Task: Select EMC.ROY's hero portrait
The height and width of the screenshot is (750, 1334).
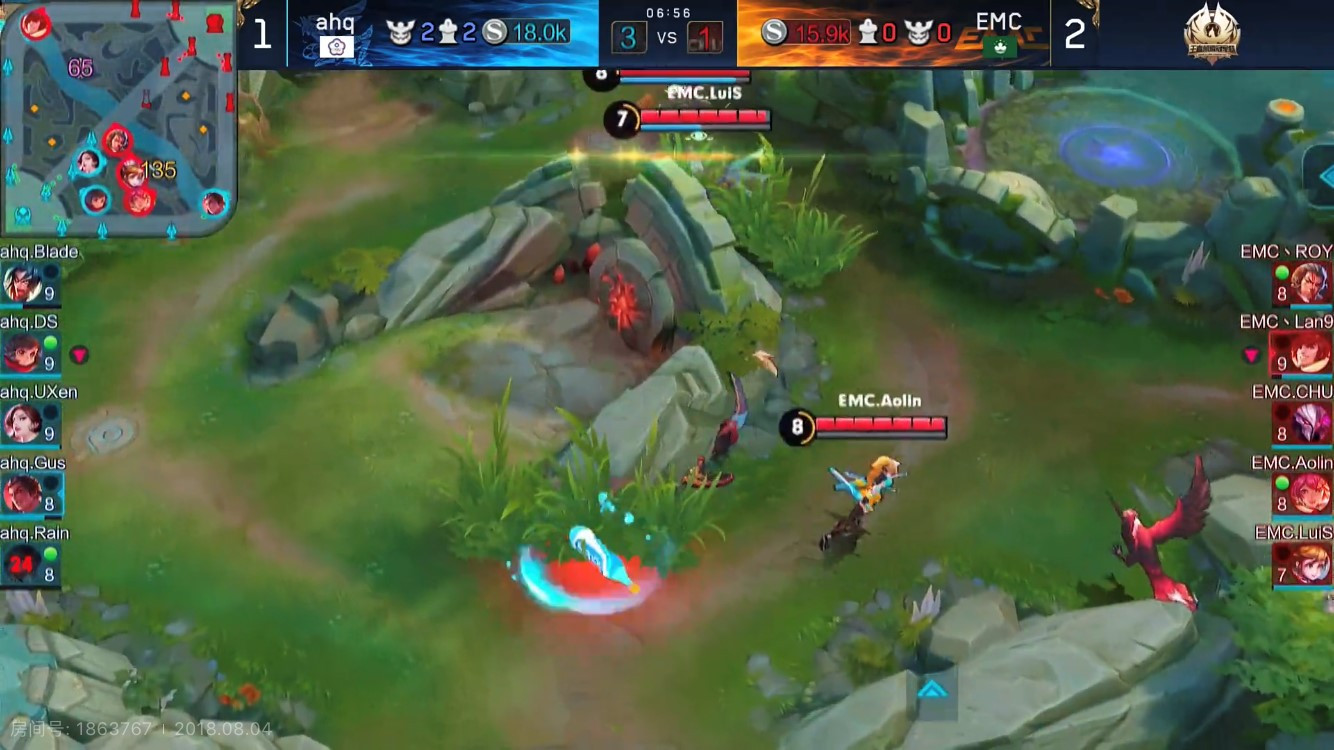Action: (1310, 283)
